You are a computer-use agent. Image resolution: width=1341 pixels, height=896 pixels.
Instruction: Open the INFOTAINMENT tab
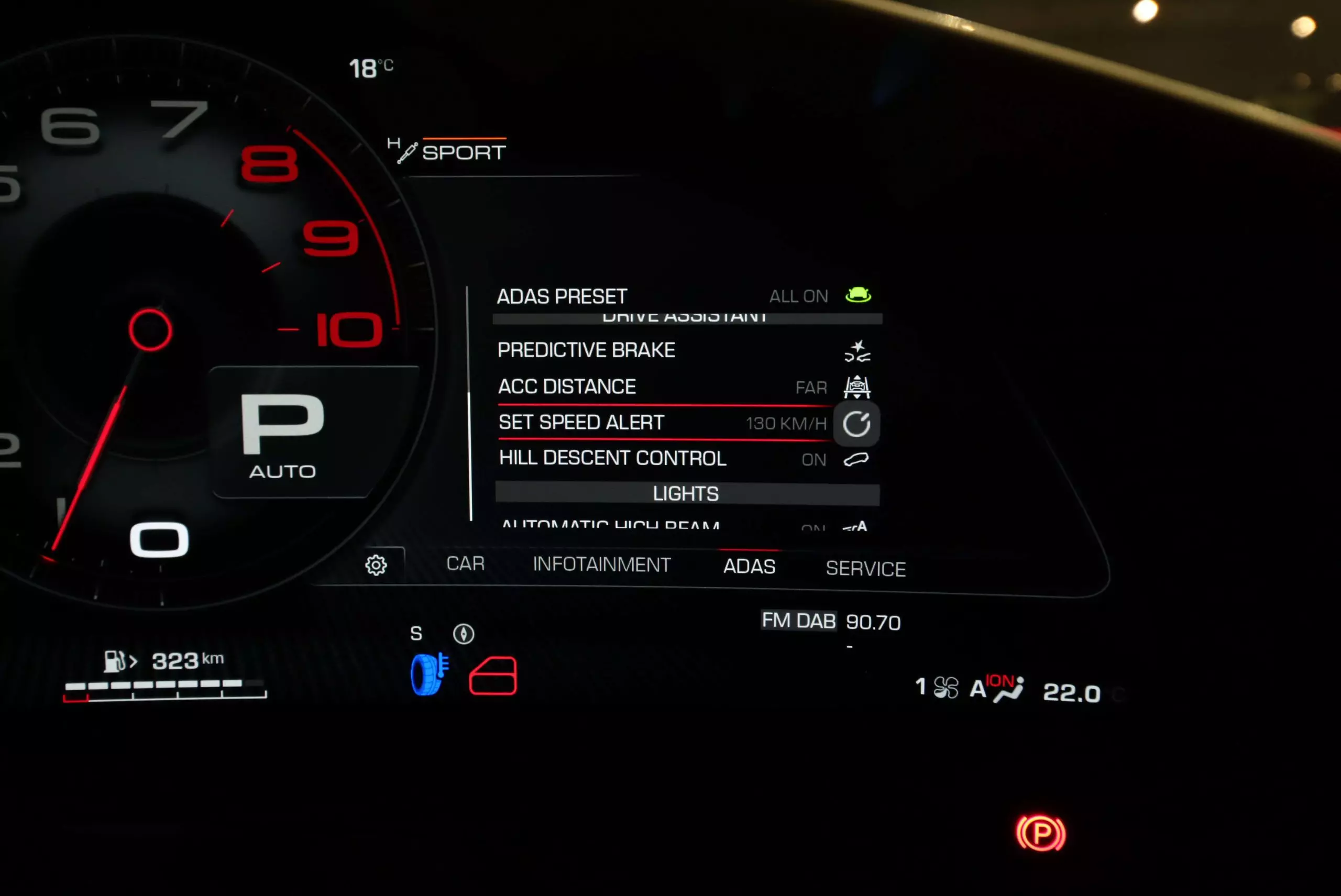[601, 565]
